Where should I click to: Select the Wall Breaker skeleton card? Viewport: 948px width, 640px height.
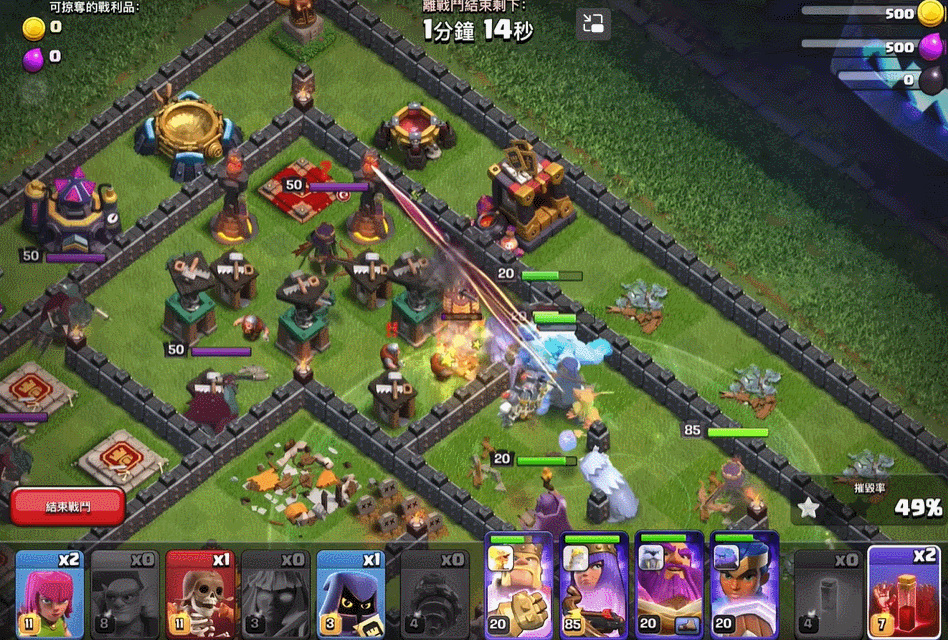tap(200, 594)
